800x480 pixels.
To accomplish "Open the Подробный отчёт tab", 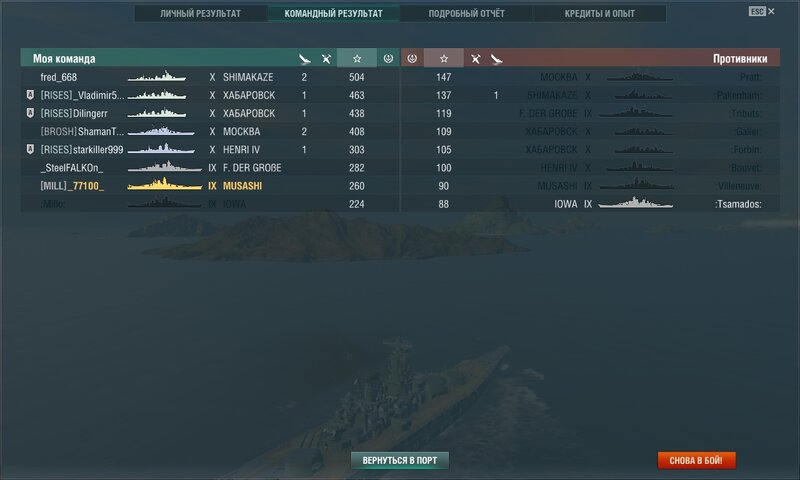I will [465, 14].
